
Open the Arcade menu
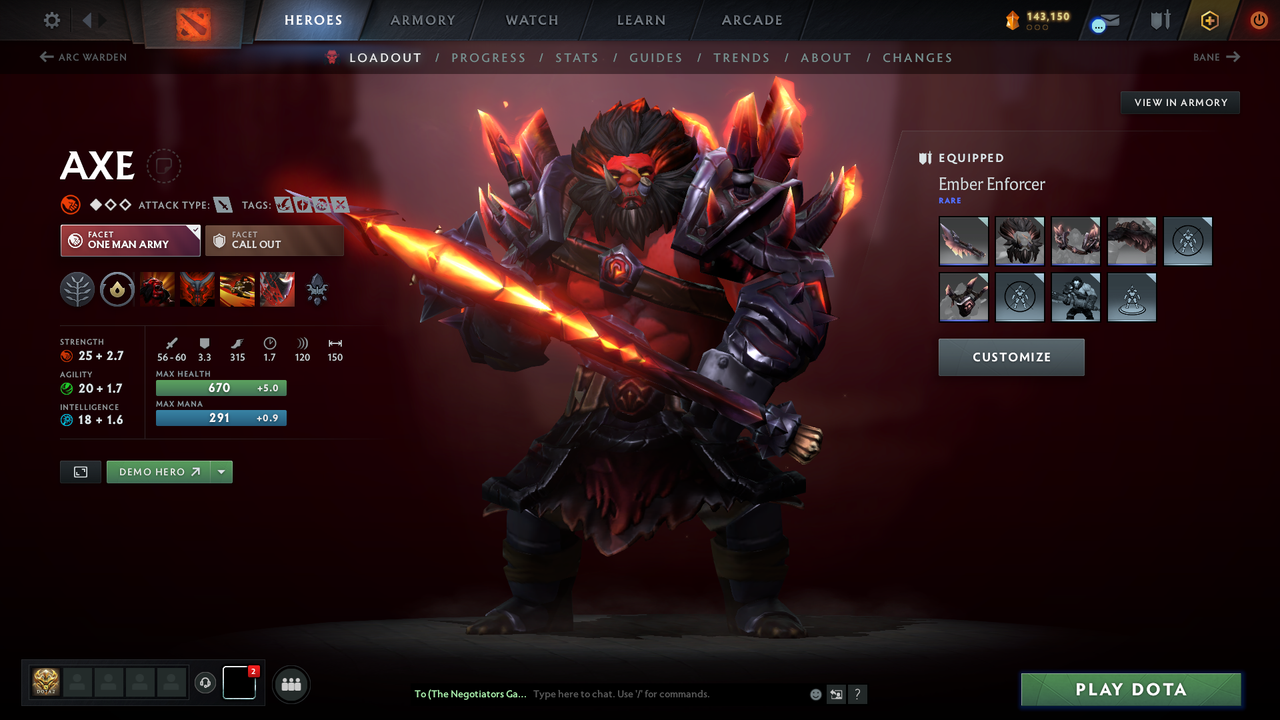pyautogui.click(x=751, y=20)
